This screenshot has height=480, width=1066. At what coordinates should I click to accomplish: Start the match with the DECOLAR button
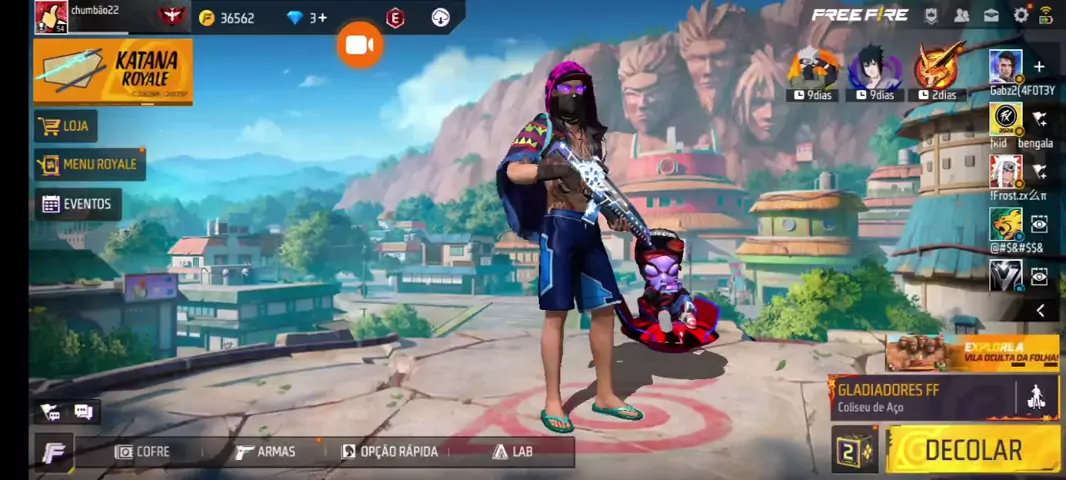(972, 450)
